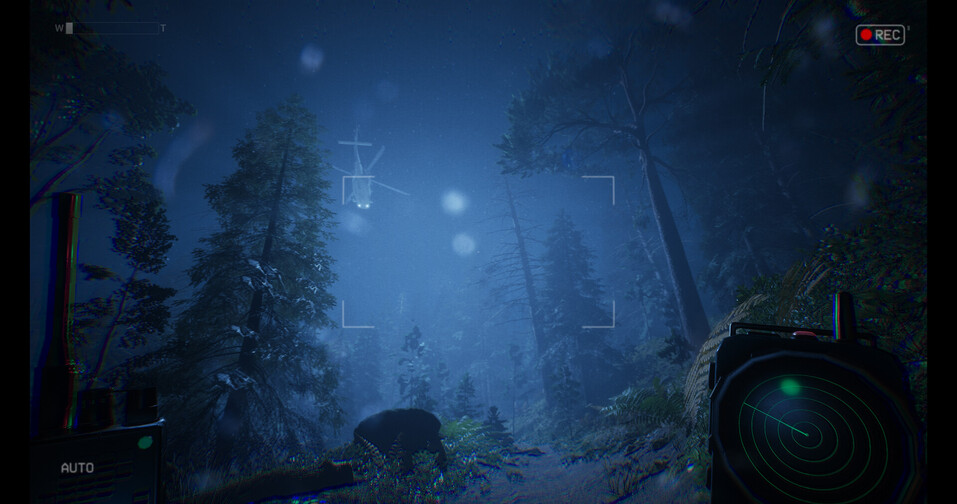Toggle the red REC recording indicator
This screenshot has height=504, width=957.
(x=879, y=35)
